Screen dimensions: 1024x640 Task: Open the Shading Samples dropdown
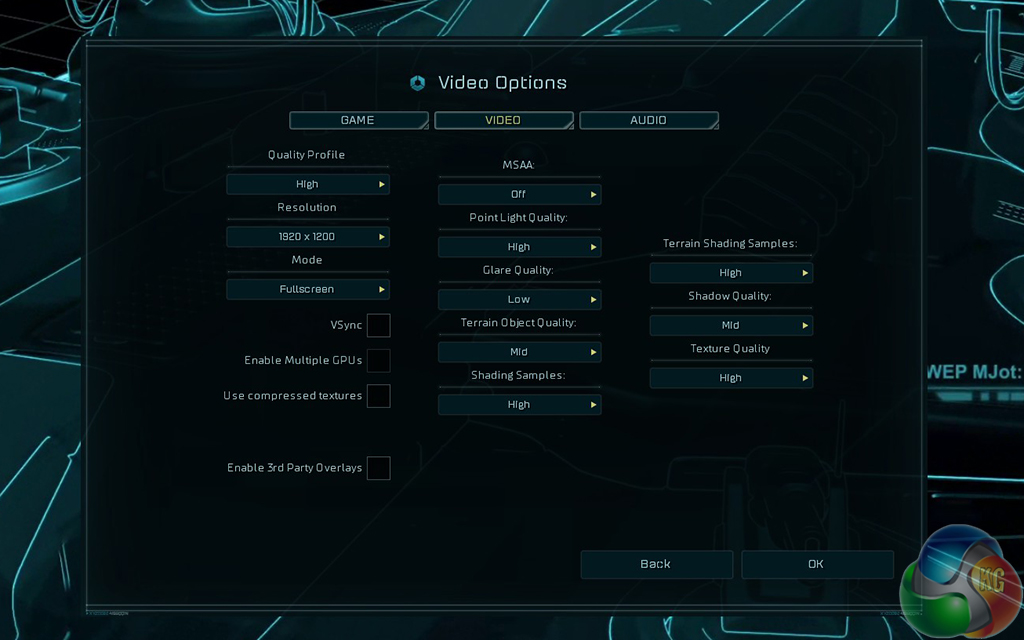click(519, 405)
